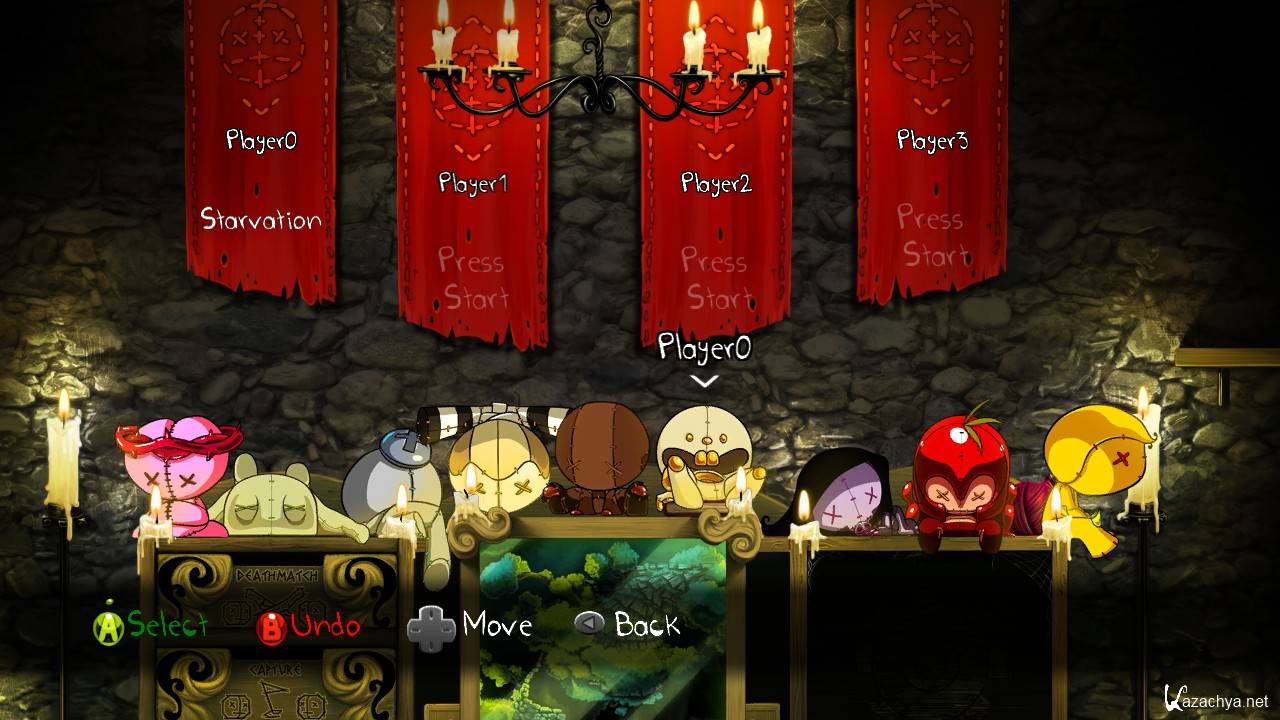Select the pink doll with thorn crown

pos(178,470)
